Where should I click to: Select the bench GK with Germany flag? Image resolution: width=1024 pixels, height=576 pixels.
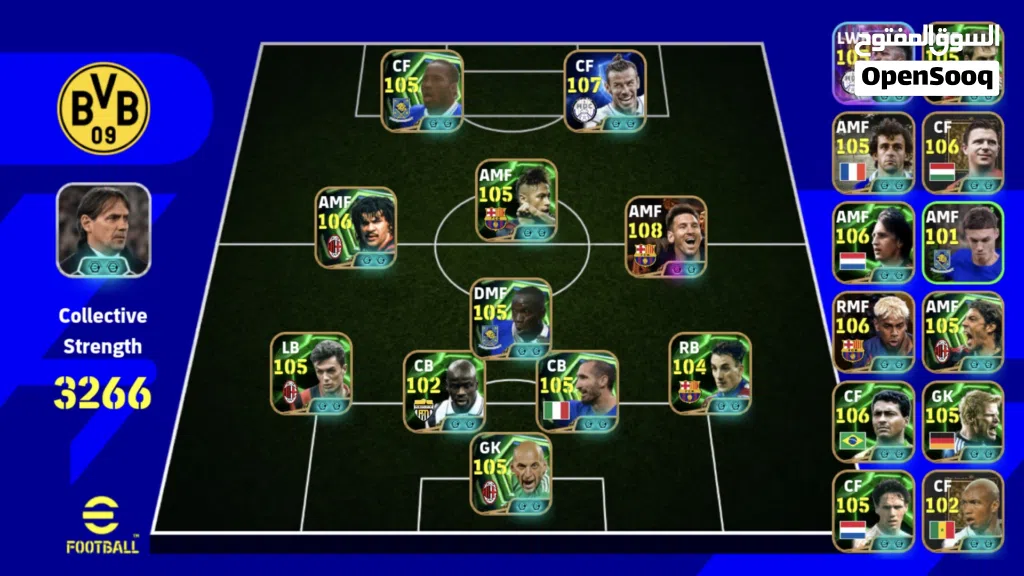point(963,421)
